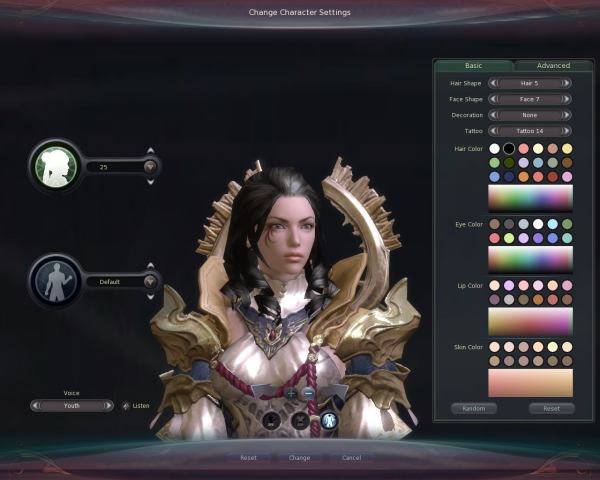Randomize the character appearance
Viewport: 600px width, 480px height.
click(474, 409)
